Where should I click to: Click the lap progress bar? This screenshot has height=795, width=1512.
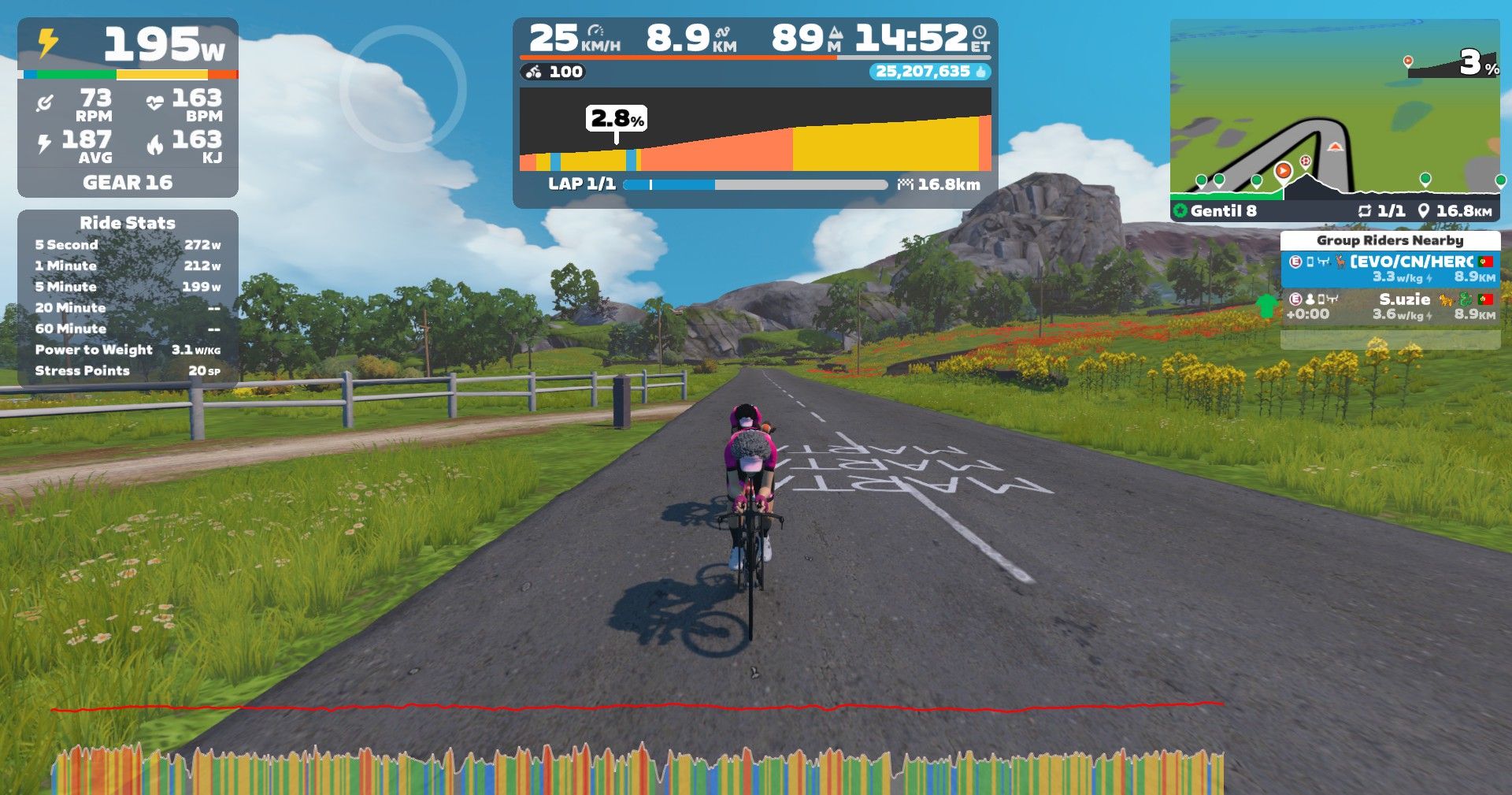tap(754, 185)
